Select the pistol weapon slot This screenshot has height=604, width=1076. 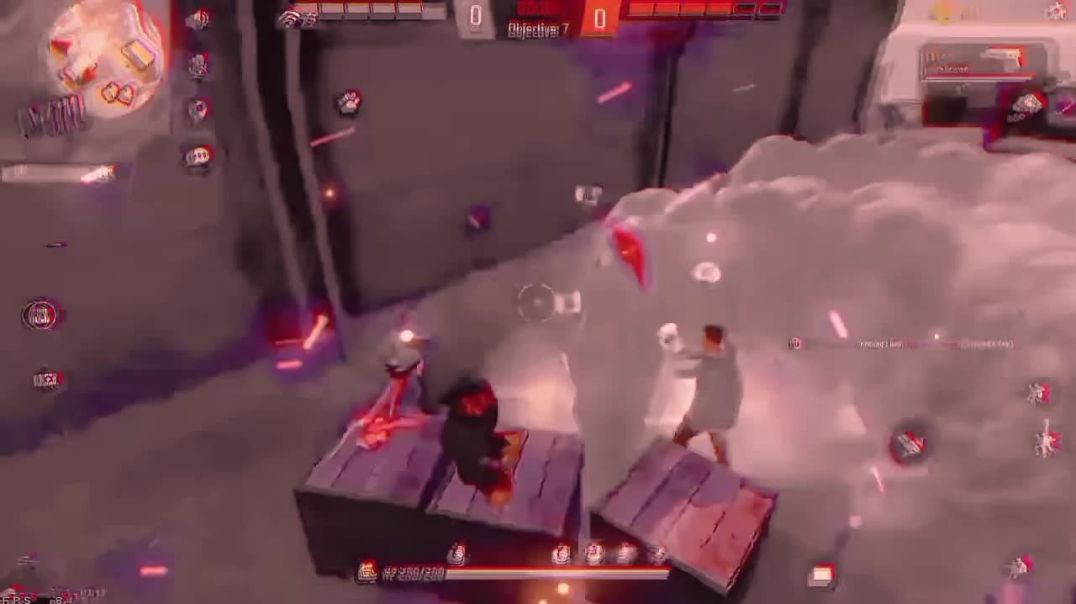coord(985,60)
